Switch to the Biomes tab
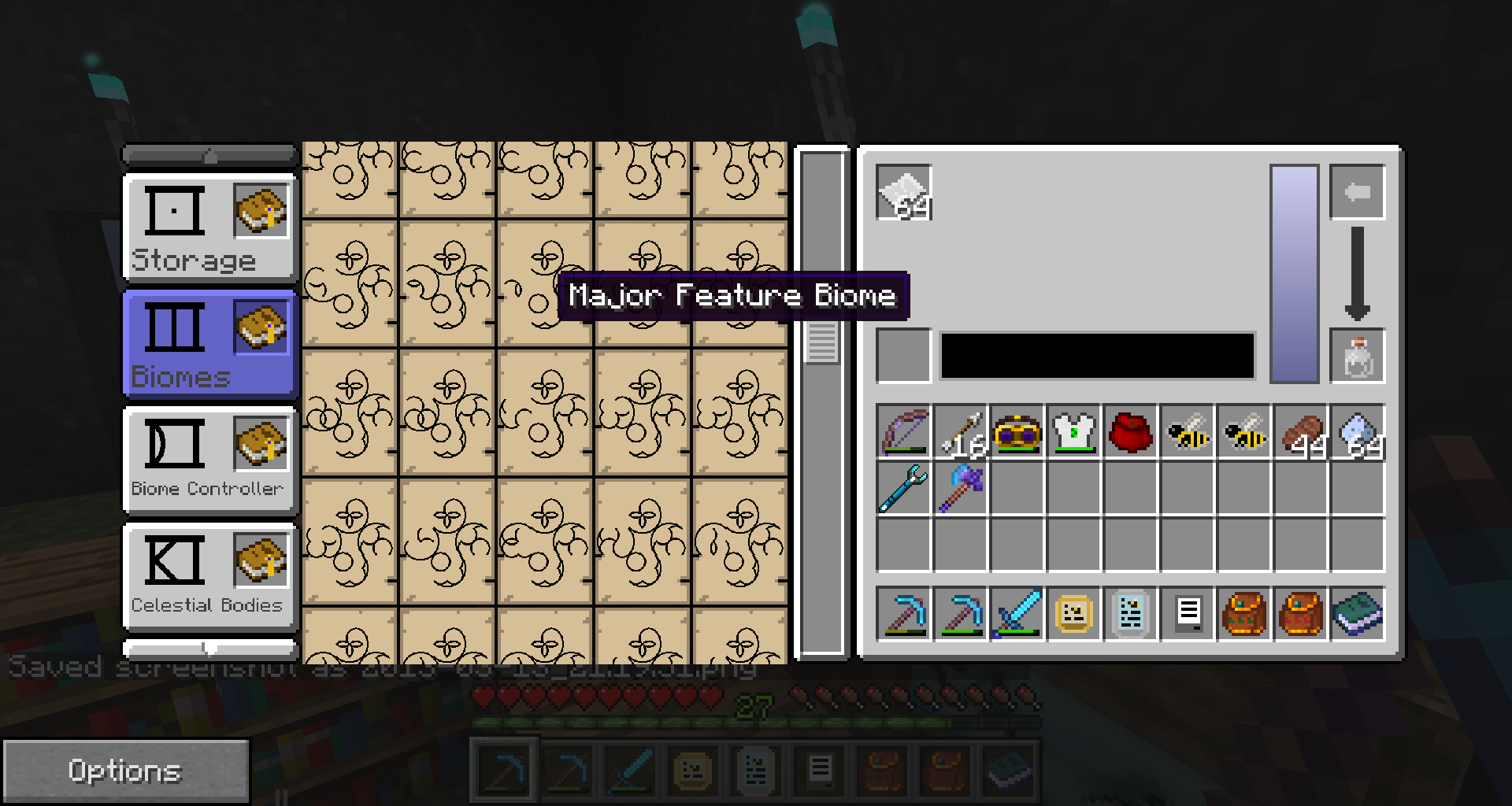Image resolution: width=1512 pixels, height=806 pixels. click(x=209, y=345)
